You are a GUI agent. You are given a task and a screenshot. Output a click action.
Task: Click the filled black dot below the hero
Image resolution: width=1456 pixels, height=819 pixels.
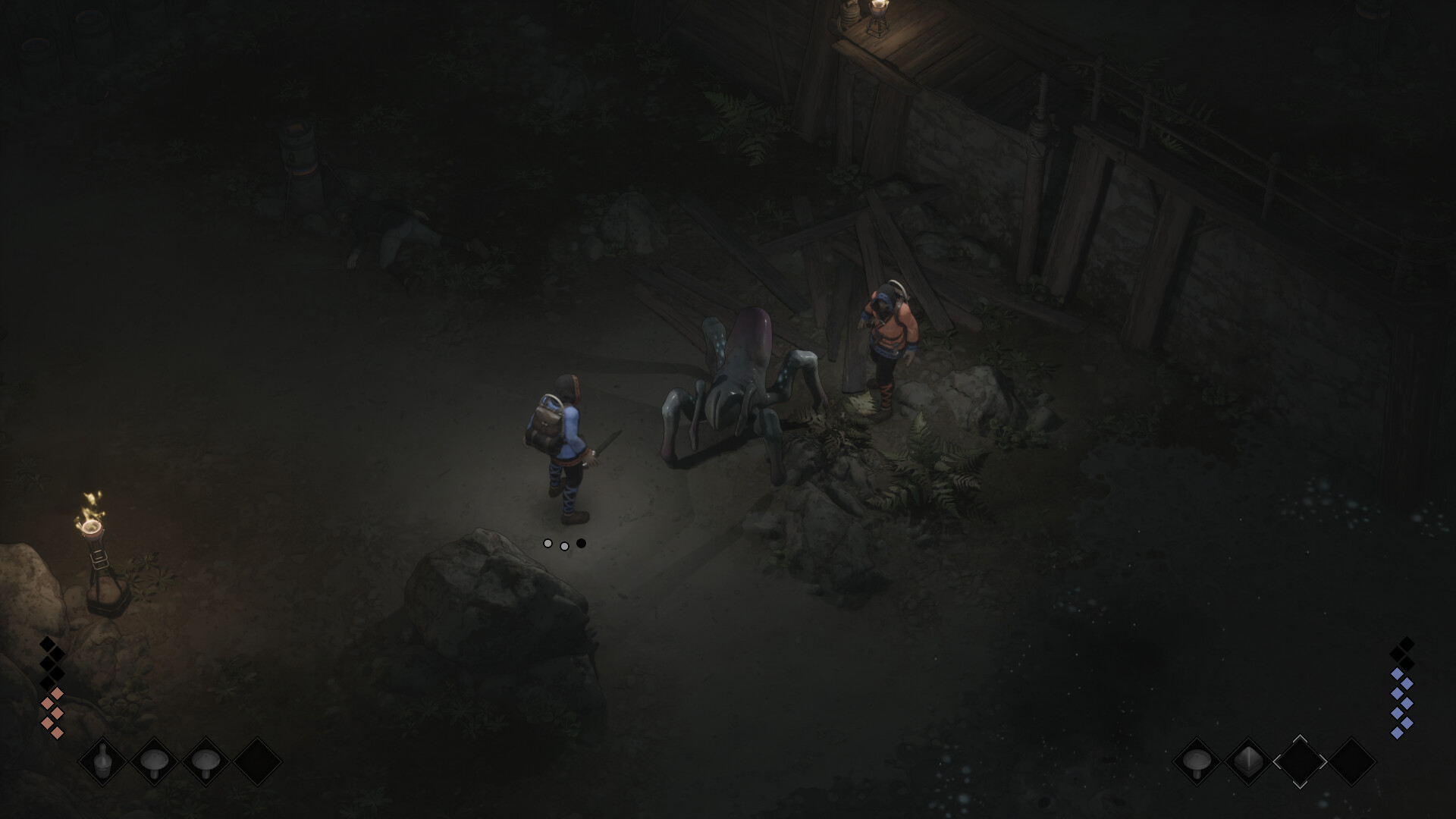tap(581, 543)
